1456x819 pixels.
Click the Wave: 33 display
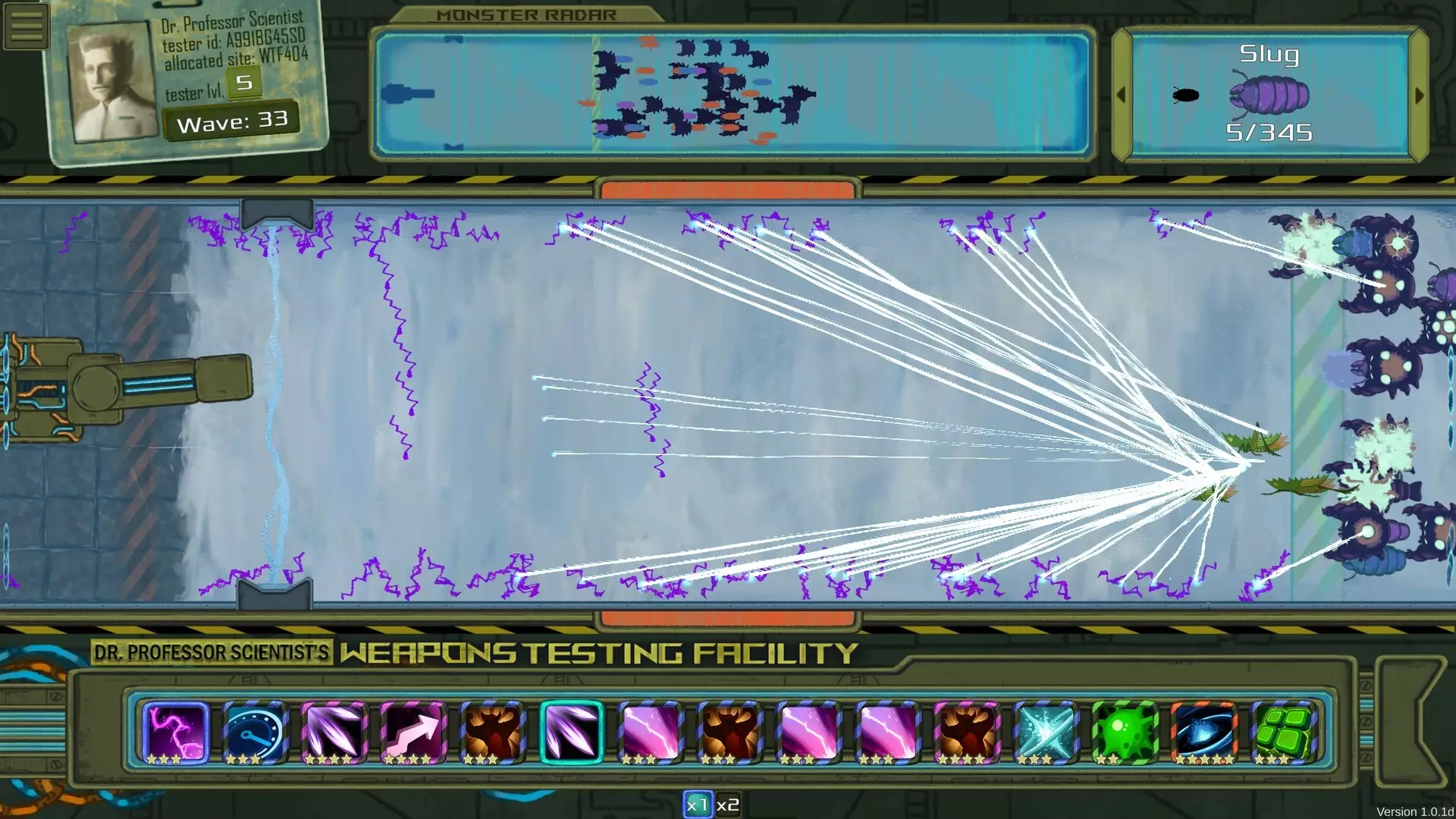(x=231, y=119)
